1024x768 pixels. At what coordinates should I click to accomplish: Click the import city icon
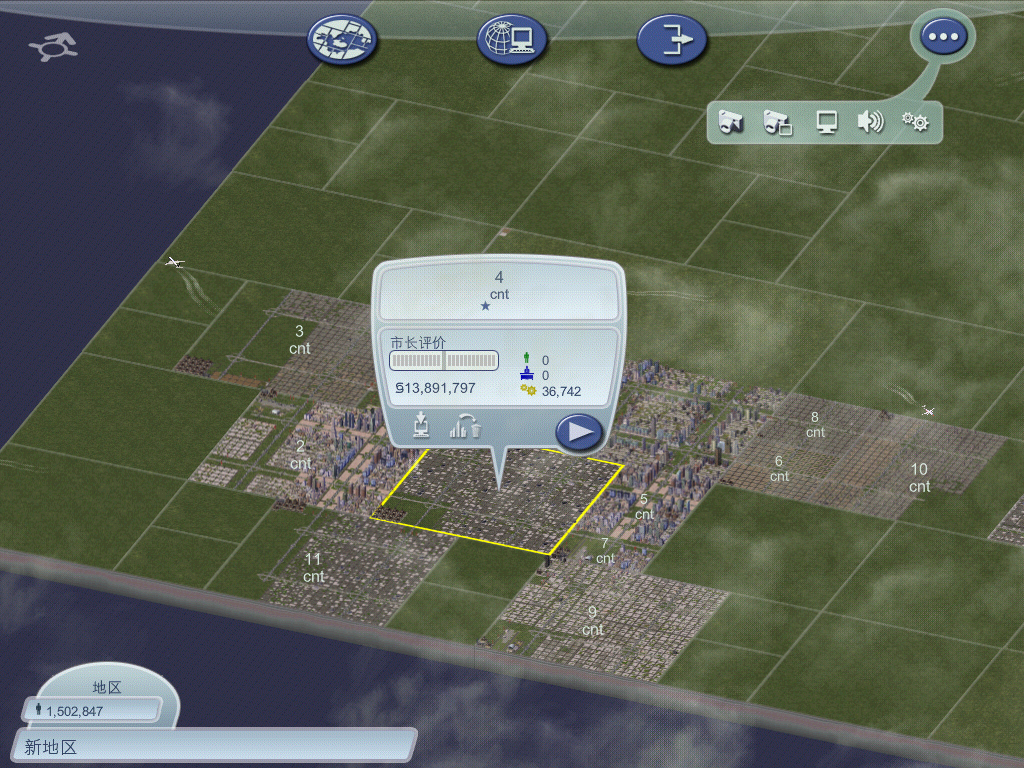coord(422,426)
